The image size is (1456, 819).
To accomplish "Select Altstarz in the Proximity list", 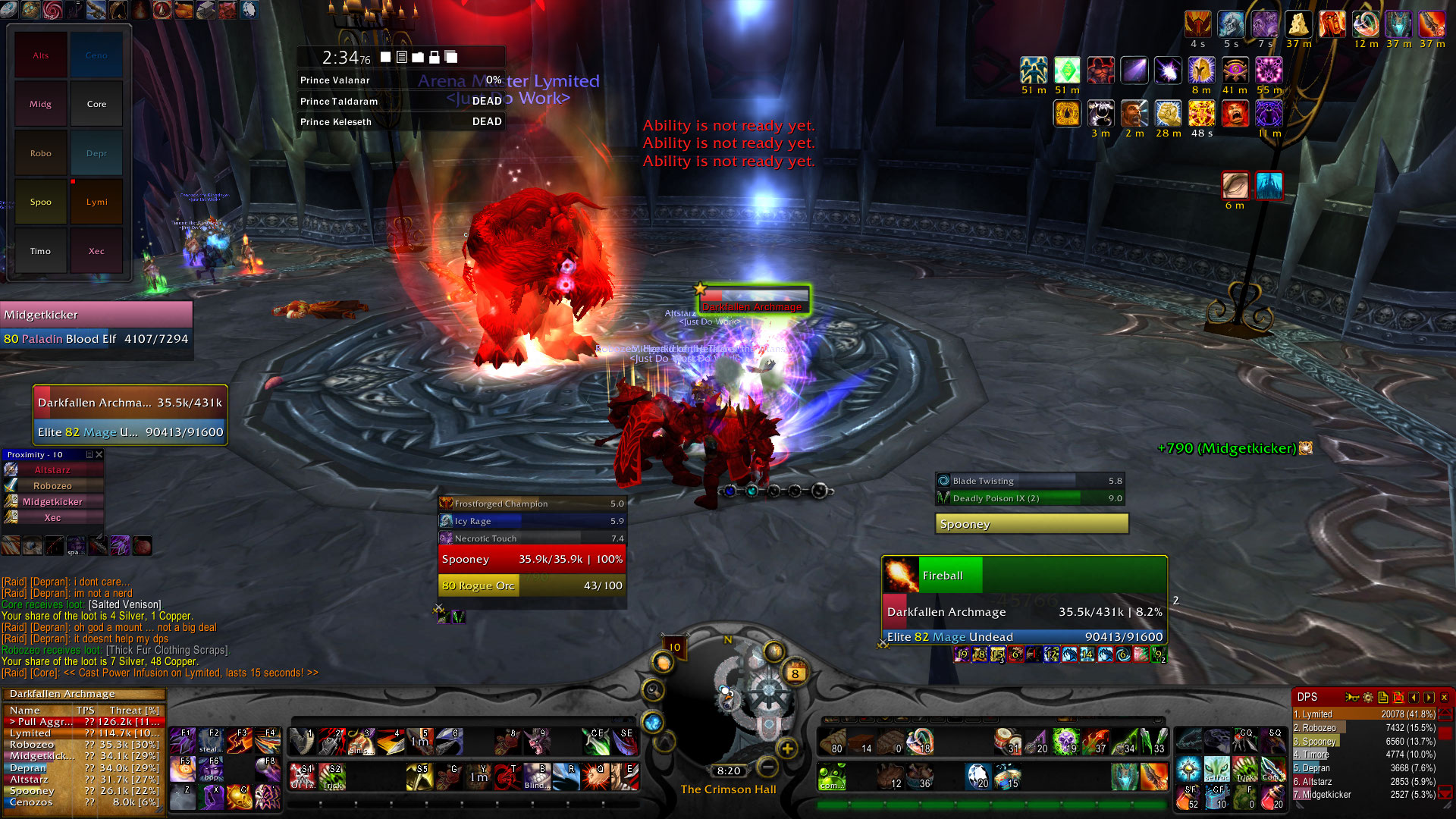I will (x=52, y=470).
